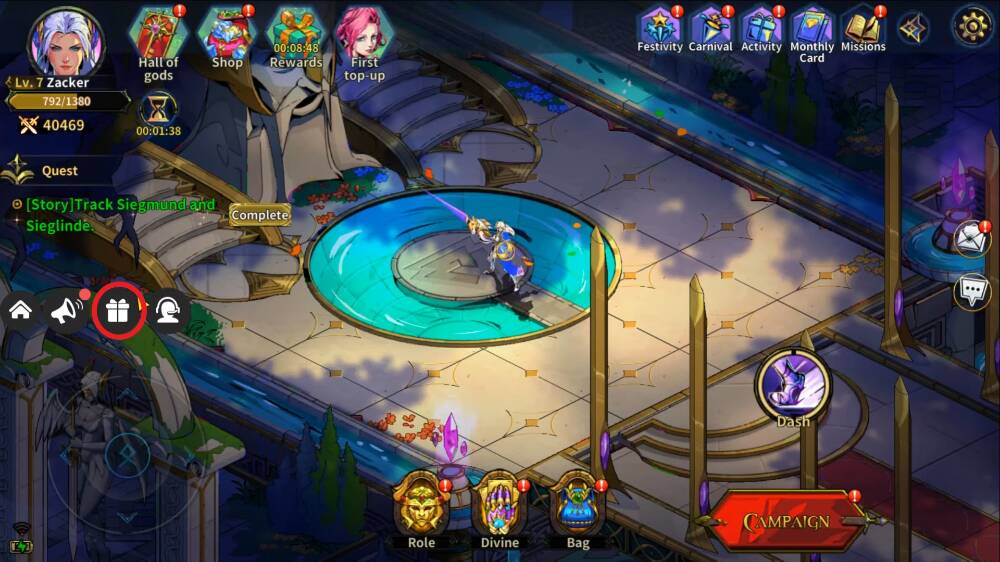The width and height of the screenshot is (1000, 562).
Task: Open announcements with the megaphone icon
Action: (x=67, y=311)
